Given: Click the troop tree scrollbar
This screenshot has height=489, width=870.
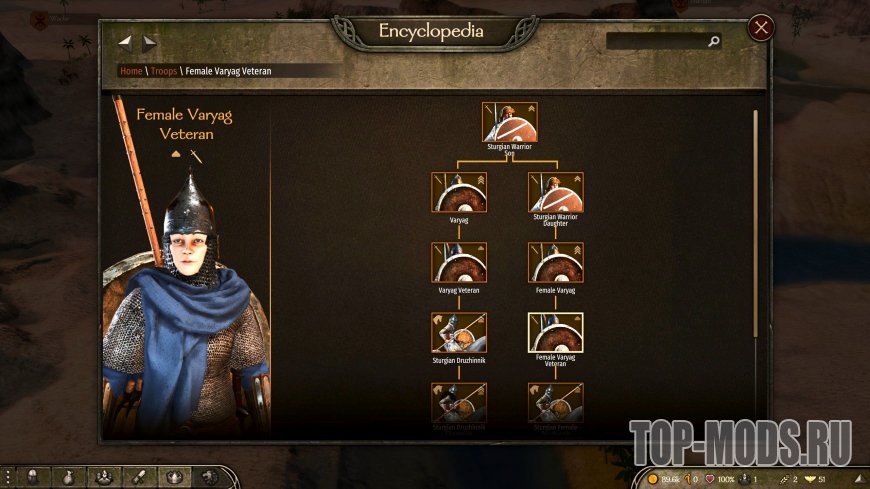Looking at the screenshot, I should click(755, 220).
